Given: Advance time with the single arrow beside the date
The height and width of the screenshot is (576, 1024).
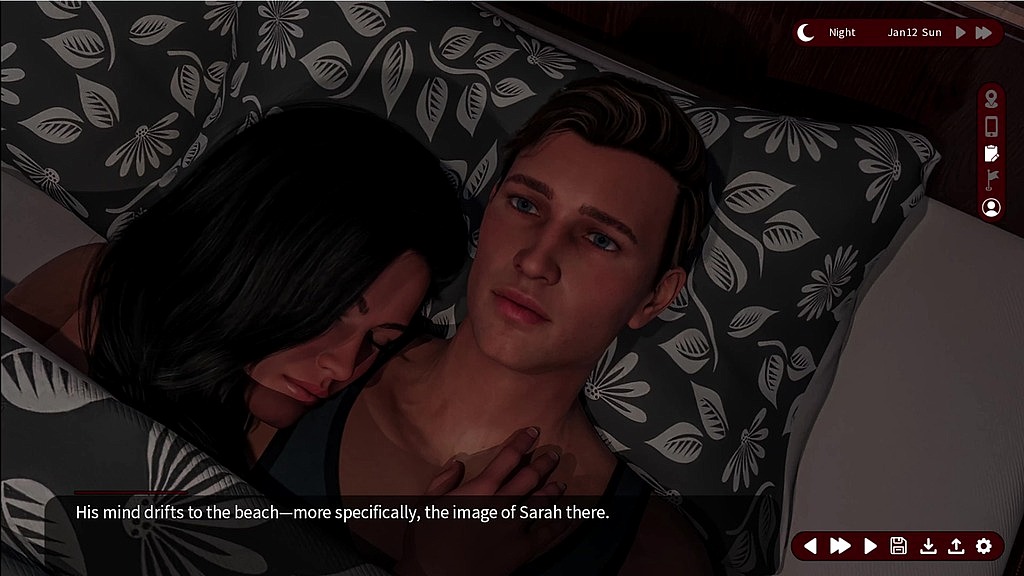Looking at the screenshot, I should tap(961, 33).
